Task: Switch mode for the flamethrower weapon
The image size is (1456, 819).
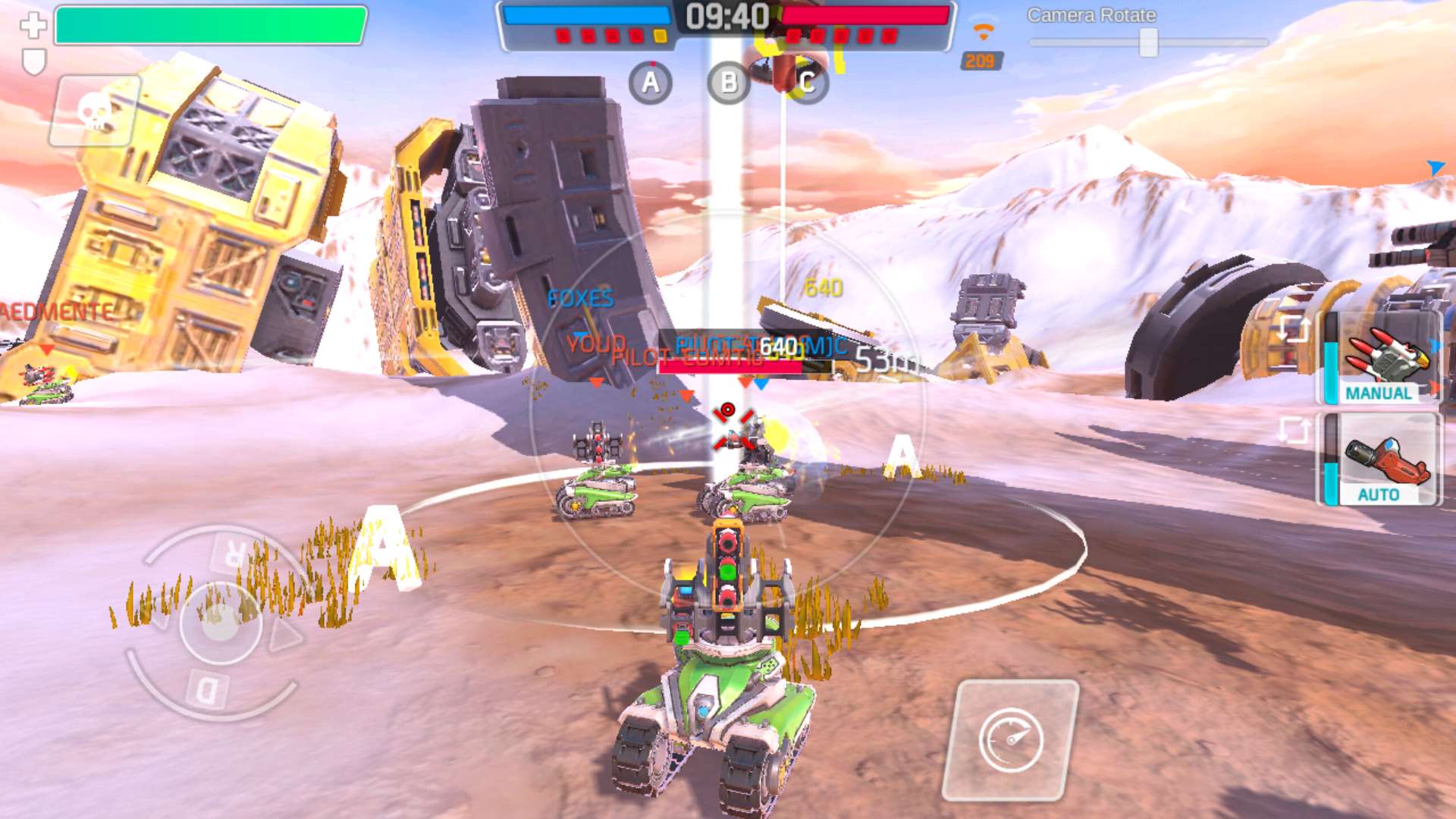Action: pos(1294,431)
